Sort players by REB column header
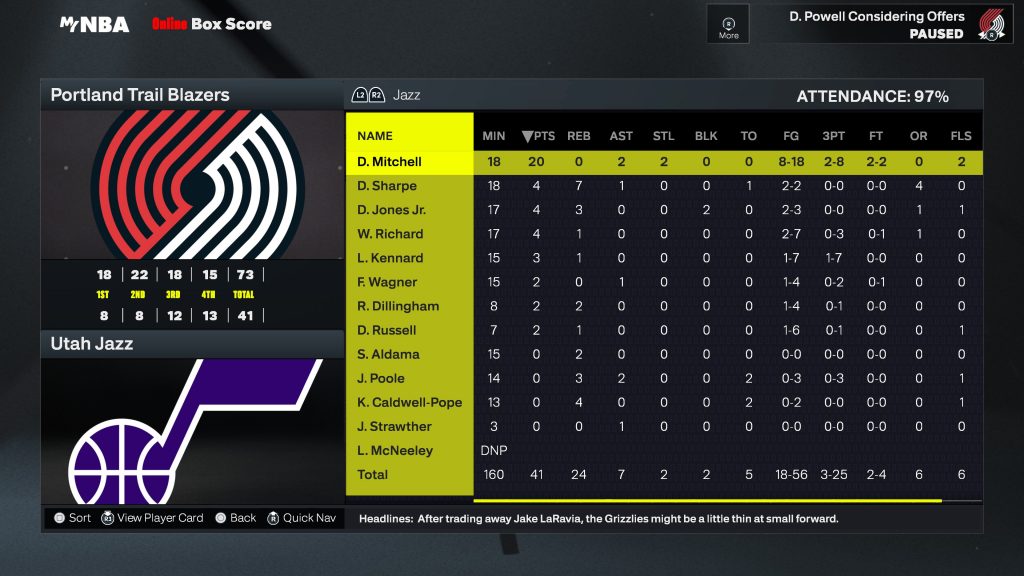This screenshot has width=1024, height=576. [579, 136]
